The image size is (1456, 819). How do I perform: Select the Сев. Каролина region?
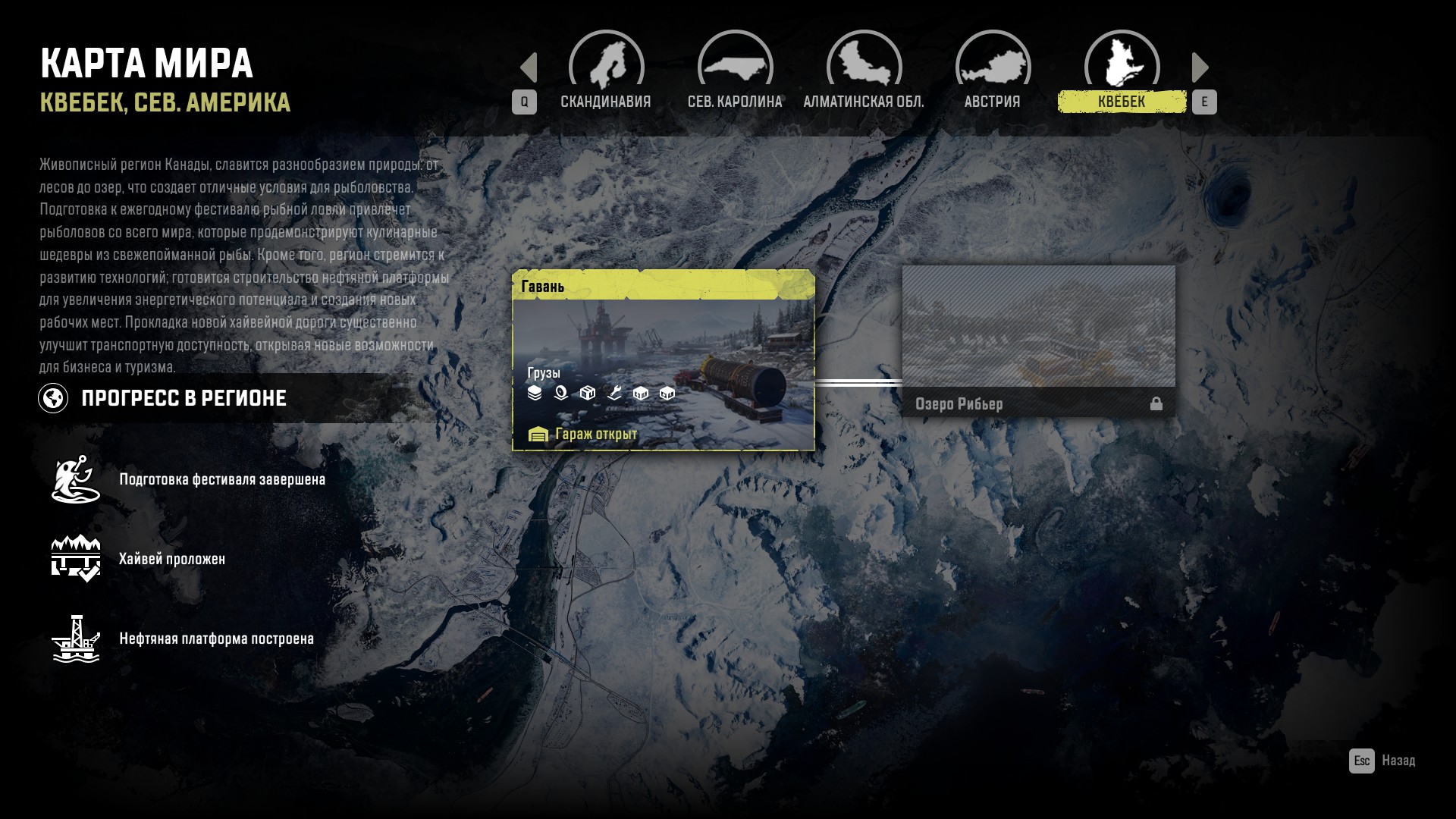tap(735, 72)
